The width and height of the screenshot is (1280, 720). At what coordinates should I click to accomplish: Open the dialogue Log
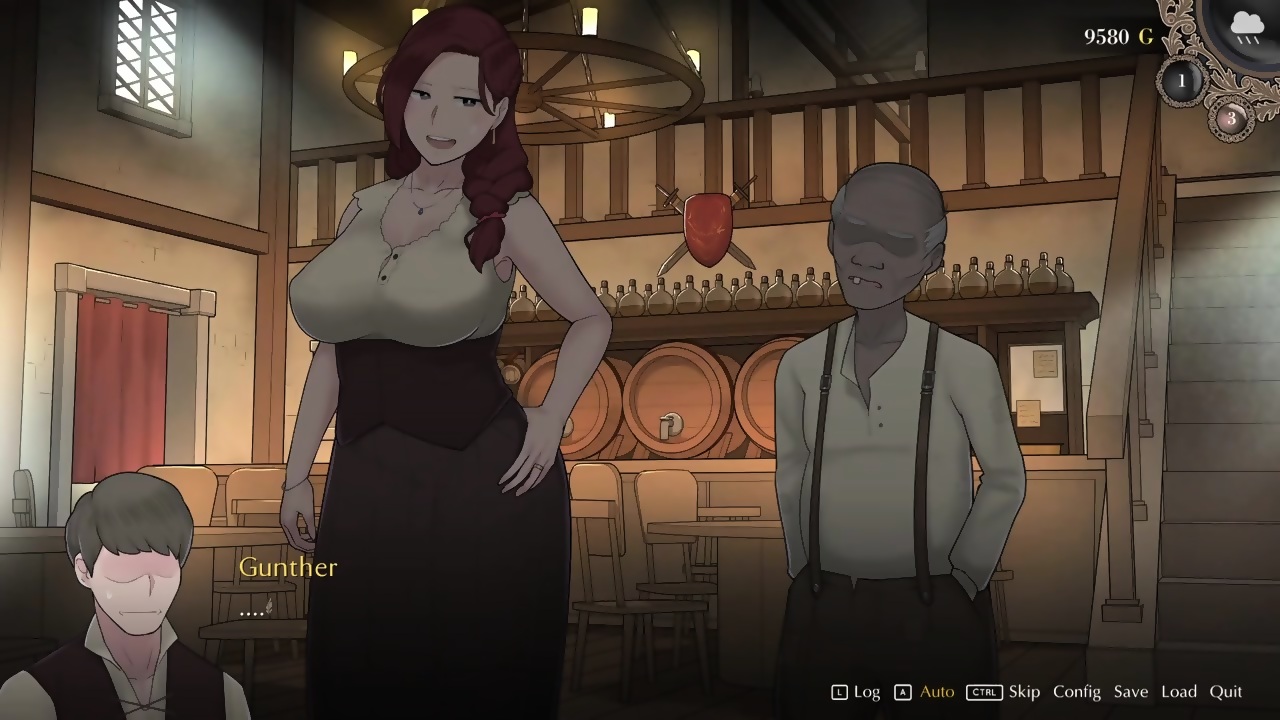point(866,692)
